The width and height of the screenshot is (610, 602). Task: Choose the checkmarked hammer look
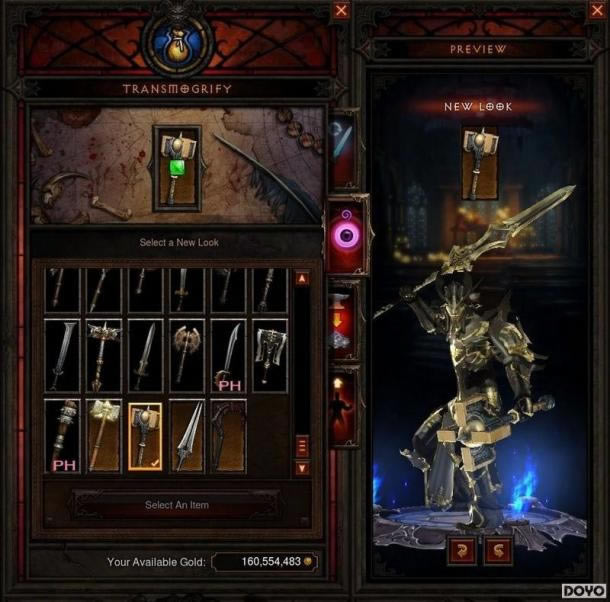146,436
